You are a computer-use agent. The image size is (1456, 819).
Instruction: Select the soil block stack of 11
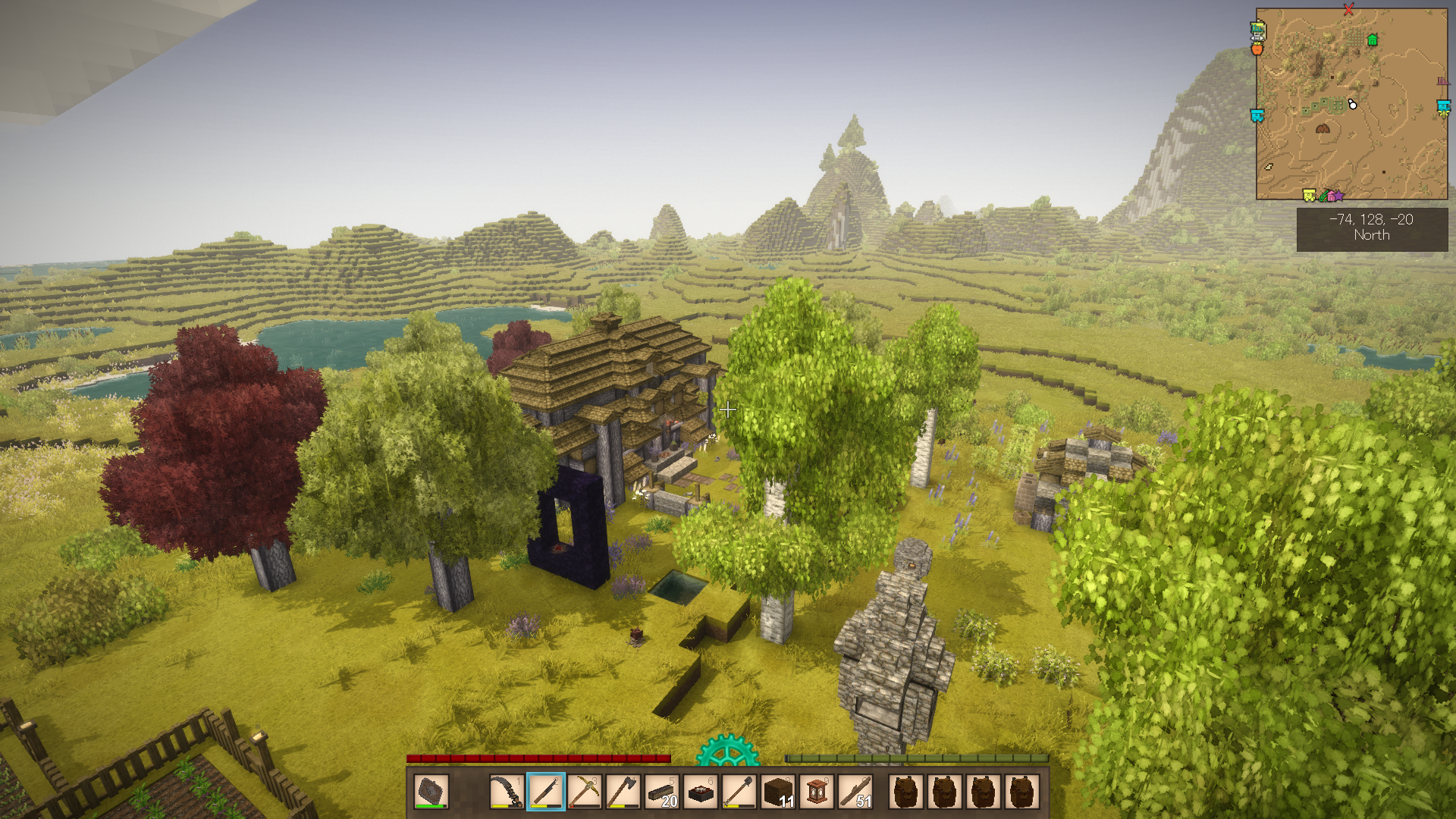pyautogui.click(x=777, y=792)
